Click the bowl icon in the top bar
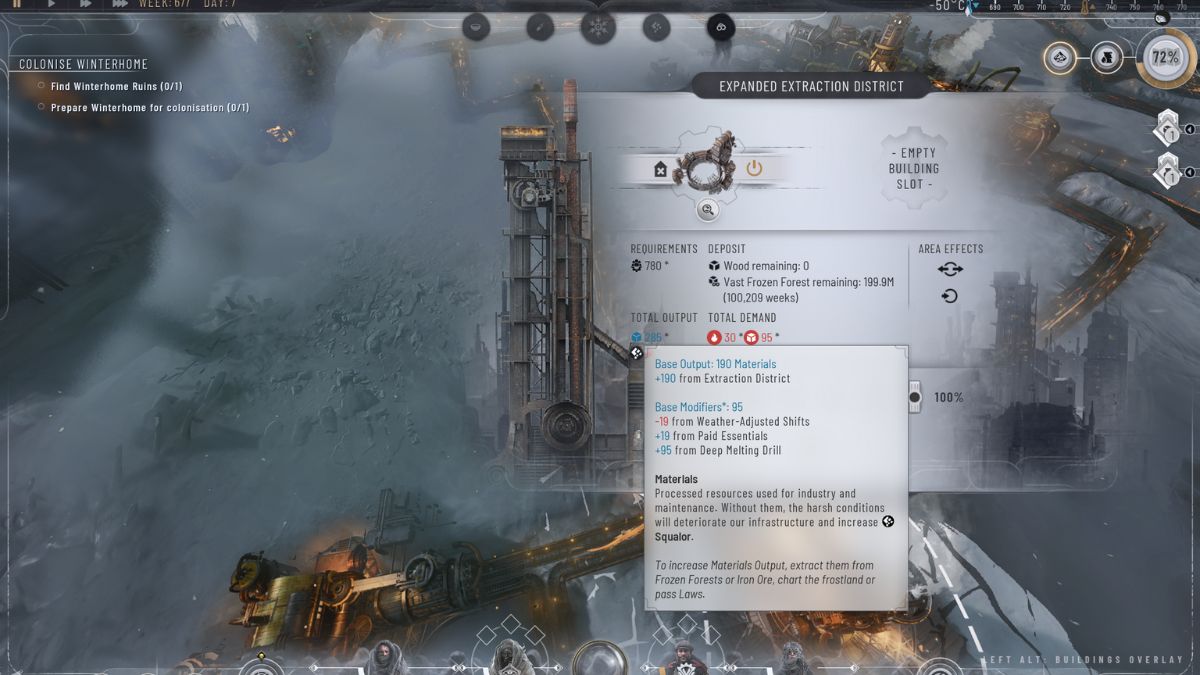Screen dimensions: 1200x675 click(476, 27)
